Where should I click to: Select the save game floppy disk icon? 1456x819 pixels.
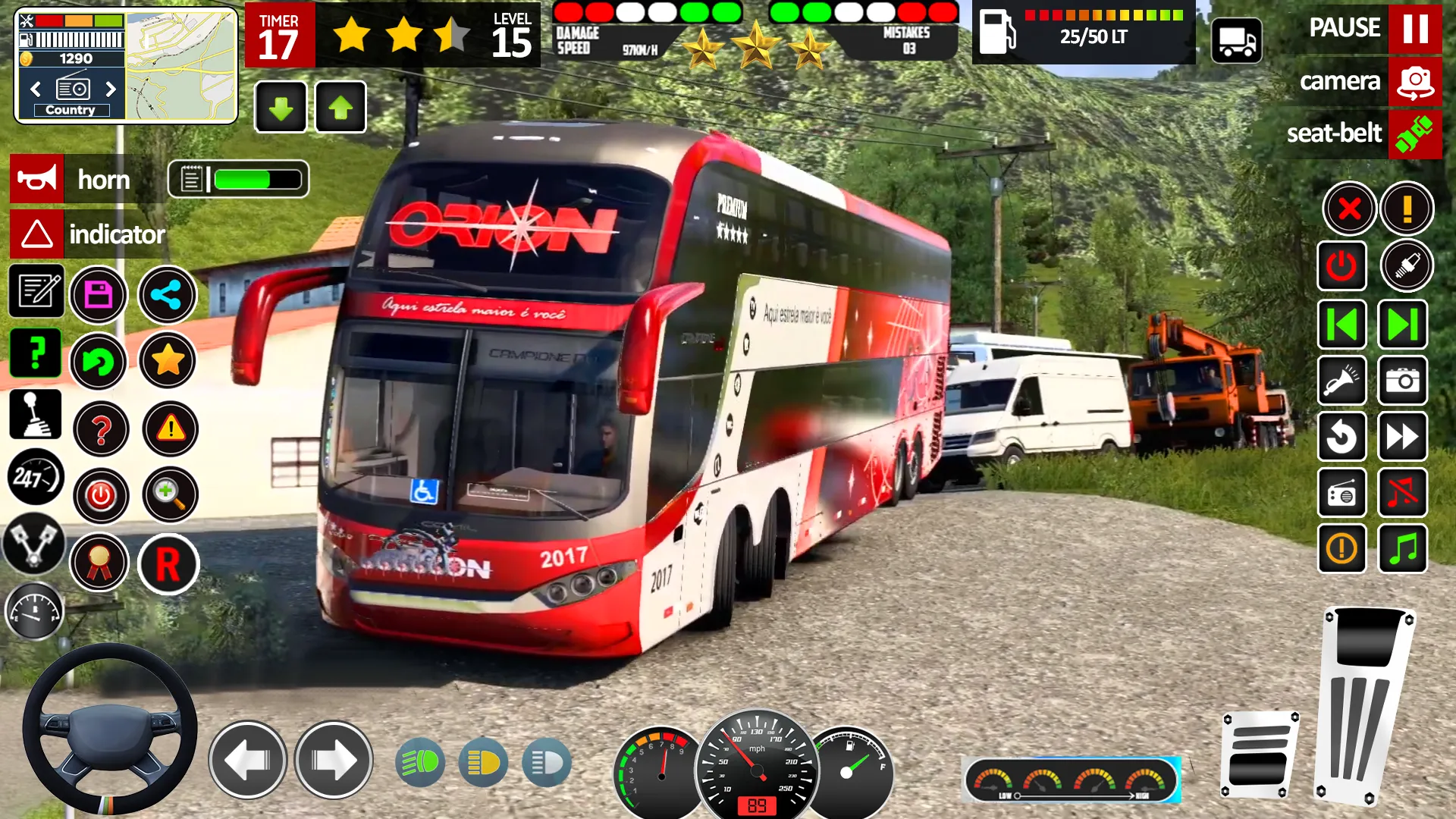point(101,293)
